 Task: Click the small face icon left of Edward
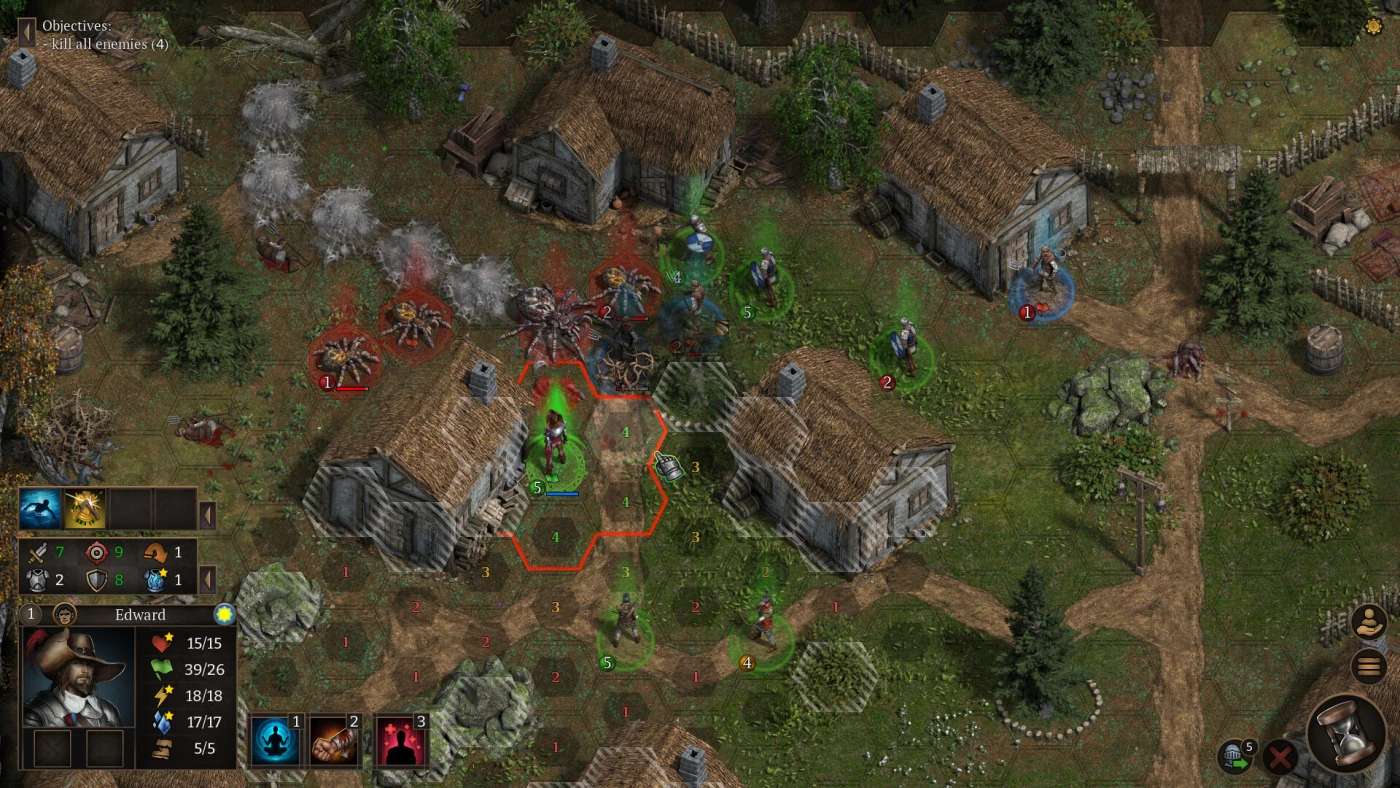pyautogui.click(x=65, y=614)
